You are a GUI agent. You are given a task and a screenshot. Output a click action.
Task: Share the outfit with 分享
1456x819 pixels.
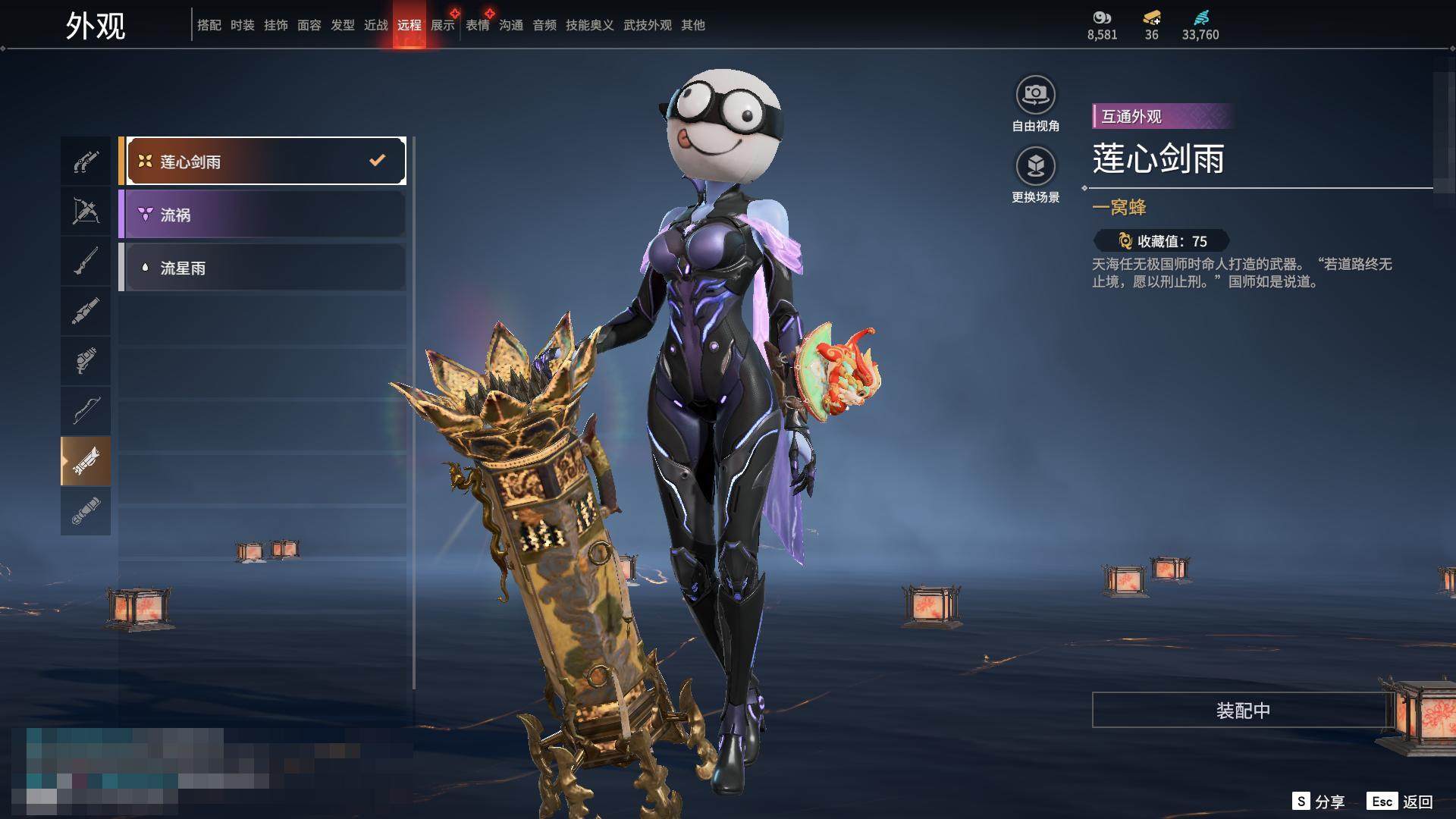(1319, 802)
